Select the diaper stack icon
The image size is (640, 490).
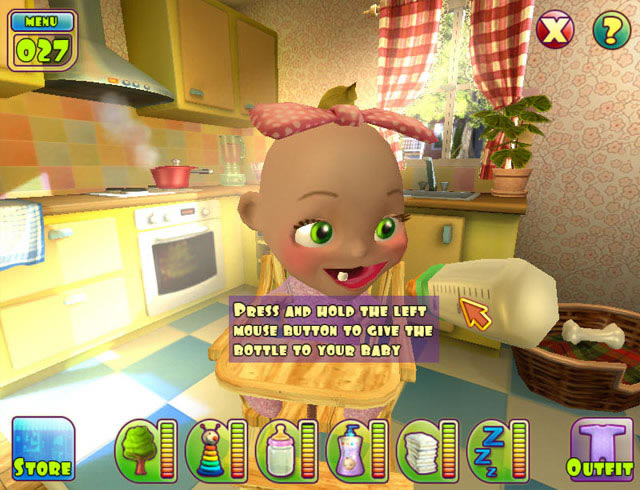(x=419, y=449)
